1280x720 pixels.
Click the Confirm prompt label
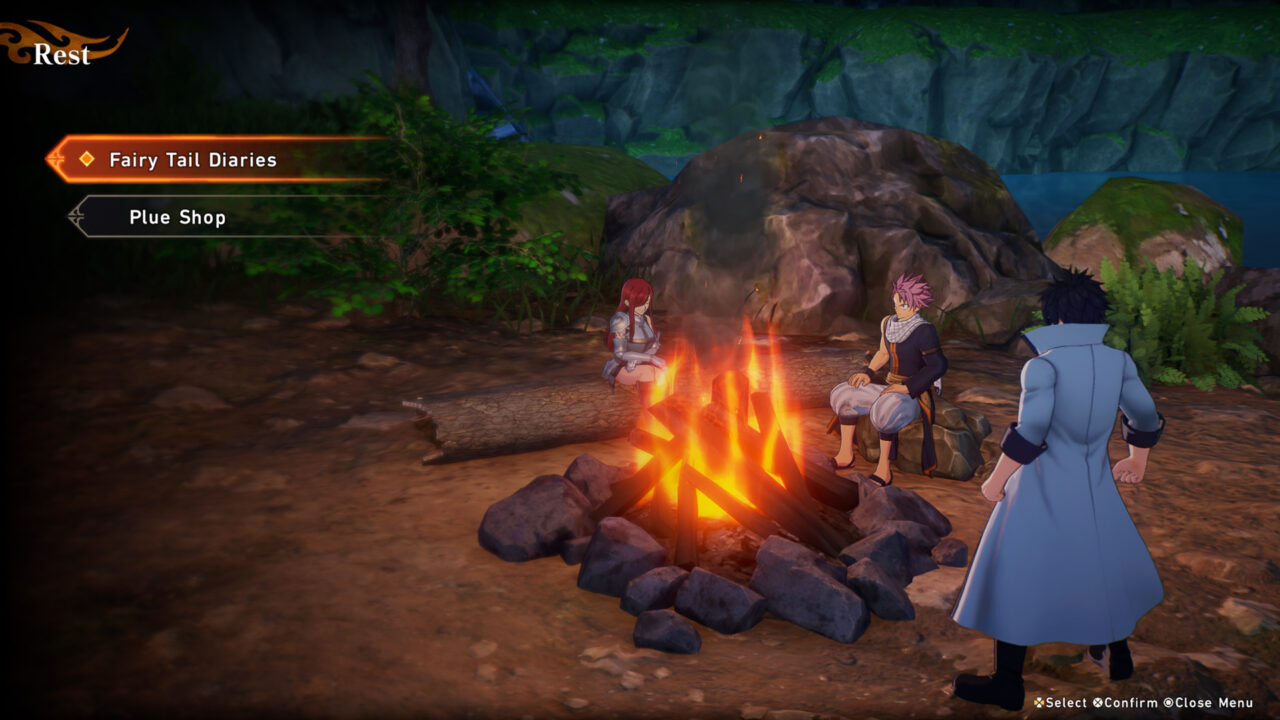[1130, 703]
